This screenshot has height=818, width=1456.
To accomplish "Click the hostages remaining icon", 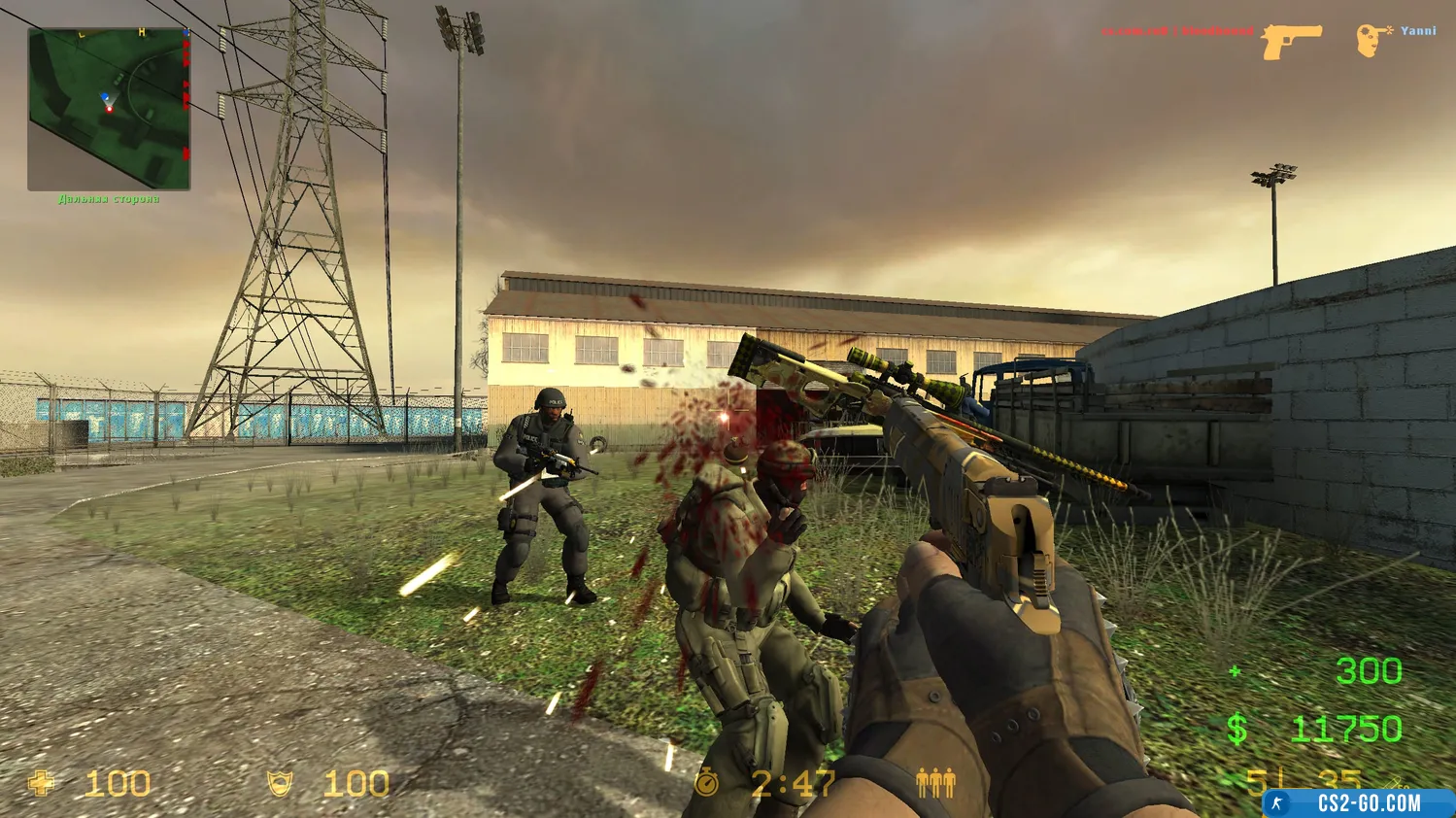I will [935, 783].
